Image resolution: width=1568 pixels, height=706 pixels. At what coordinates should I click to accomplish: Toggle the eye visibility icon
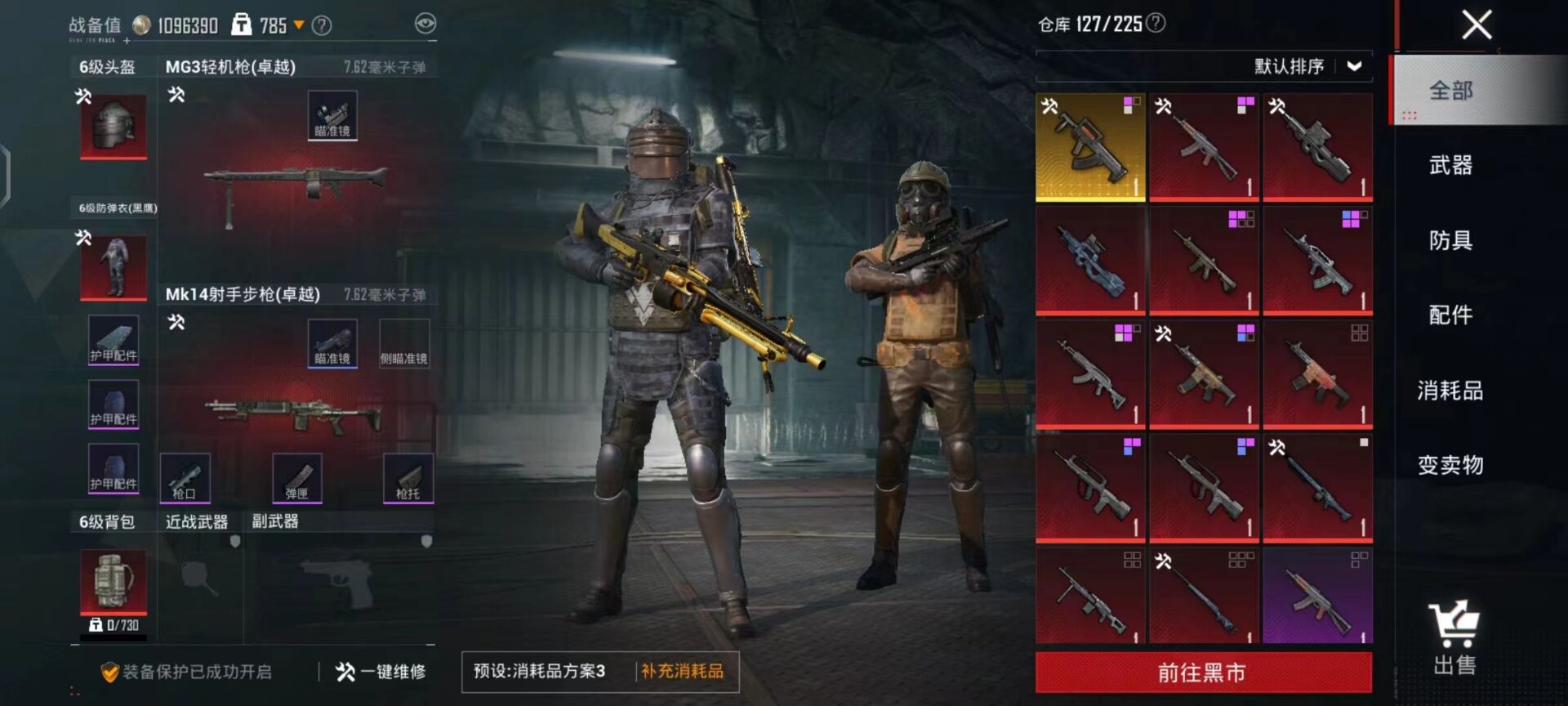pos(425,24)
